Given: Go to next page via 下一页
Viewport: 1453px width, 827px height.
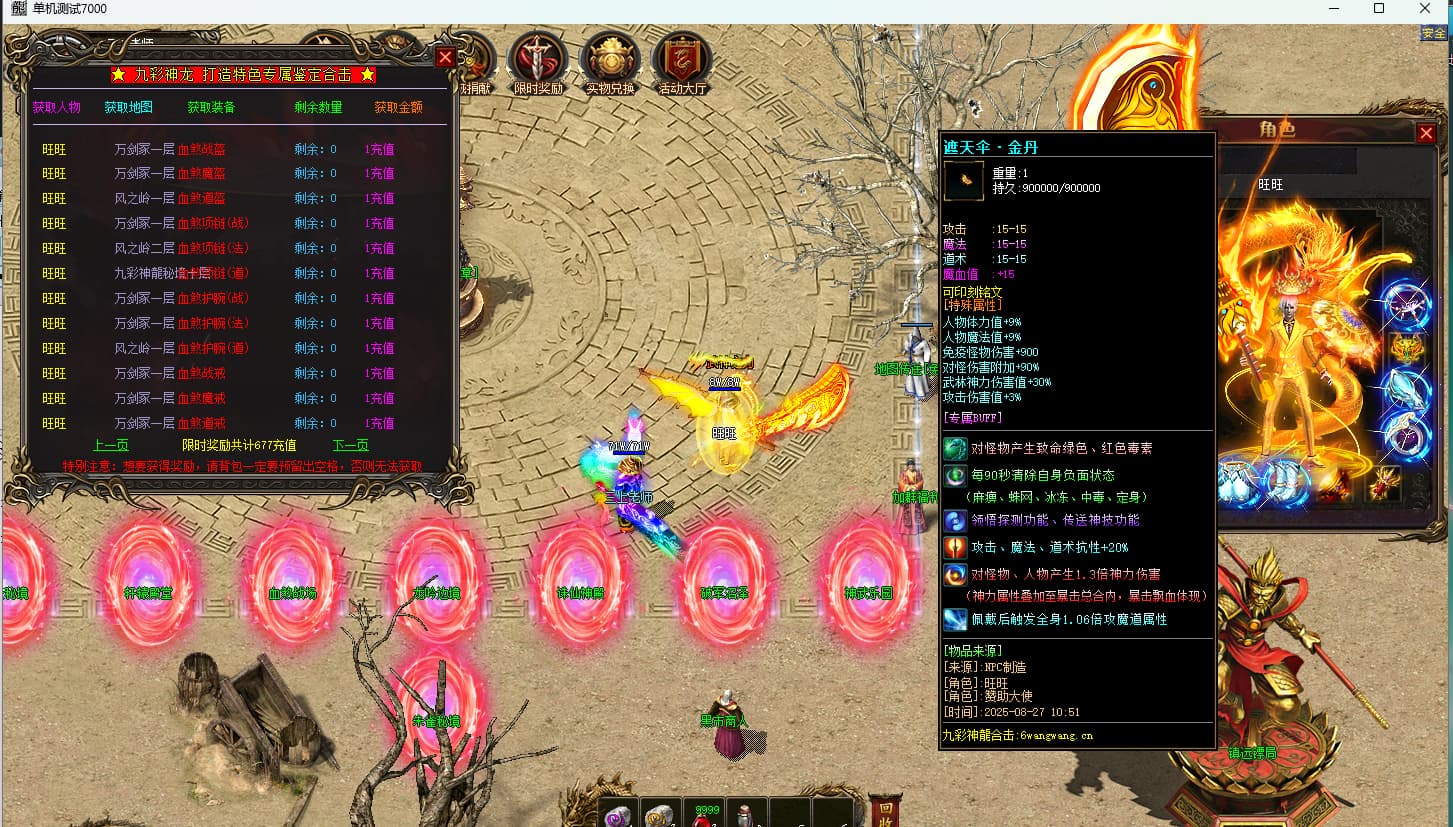Looking at the screenshot, I should click(351, 445).
